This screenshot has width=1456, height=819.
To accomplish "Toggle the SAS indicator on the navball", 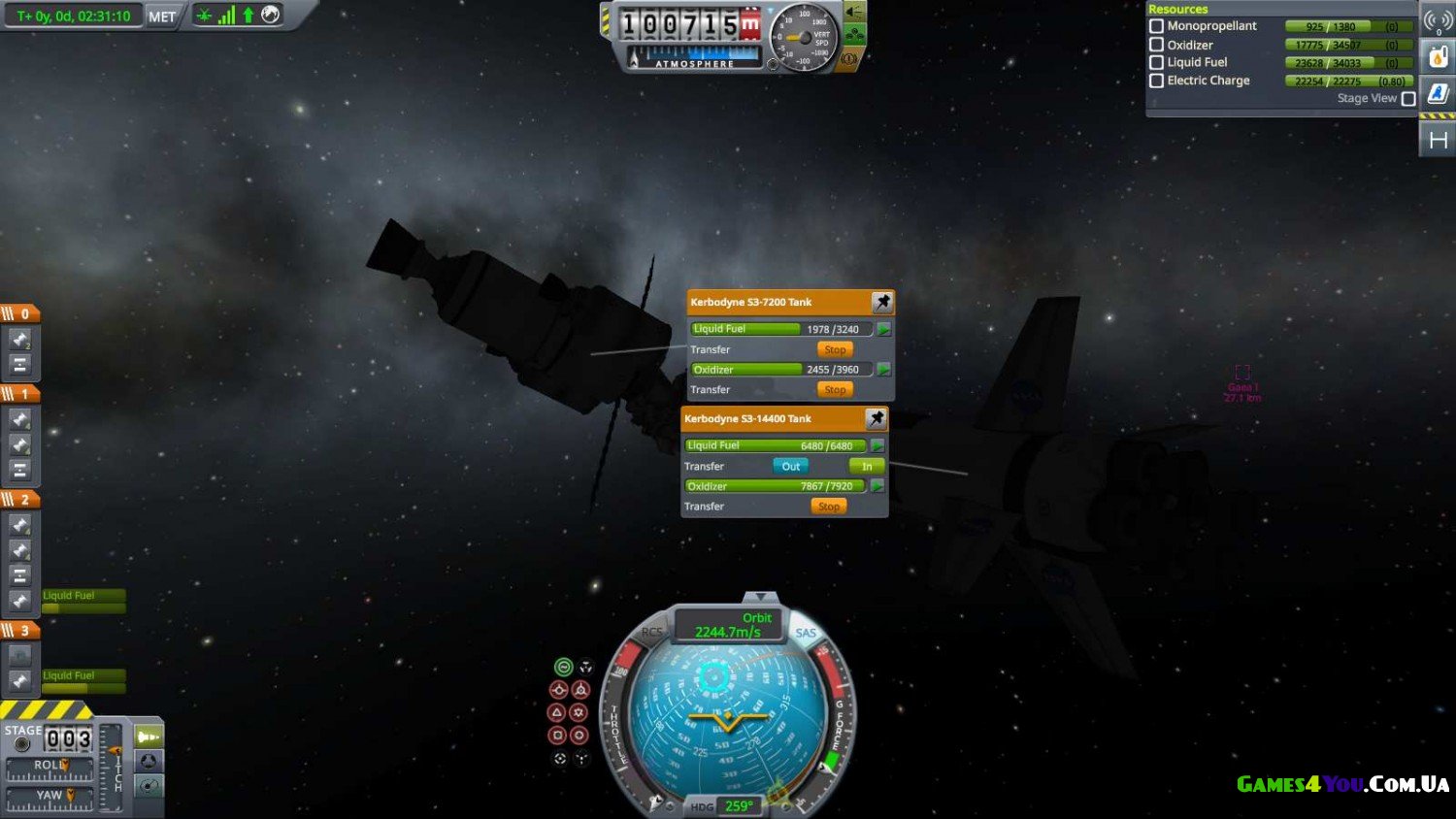I will 806,633.
